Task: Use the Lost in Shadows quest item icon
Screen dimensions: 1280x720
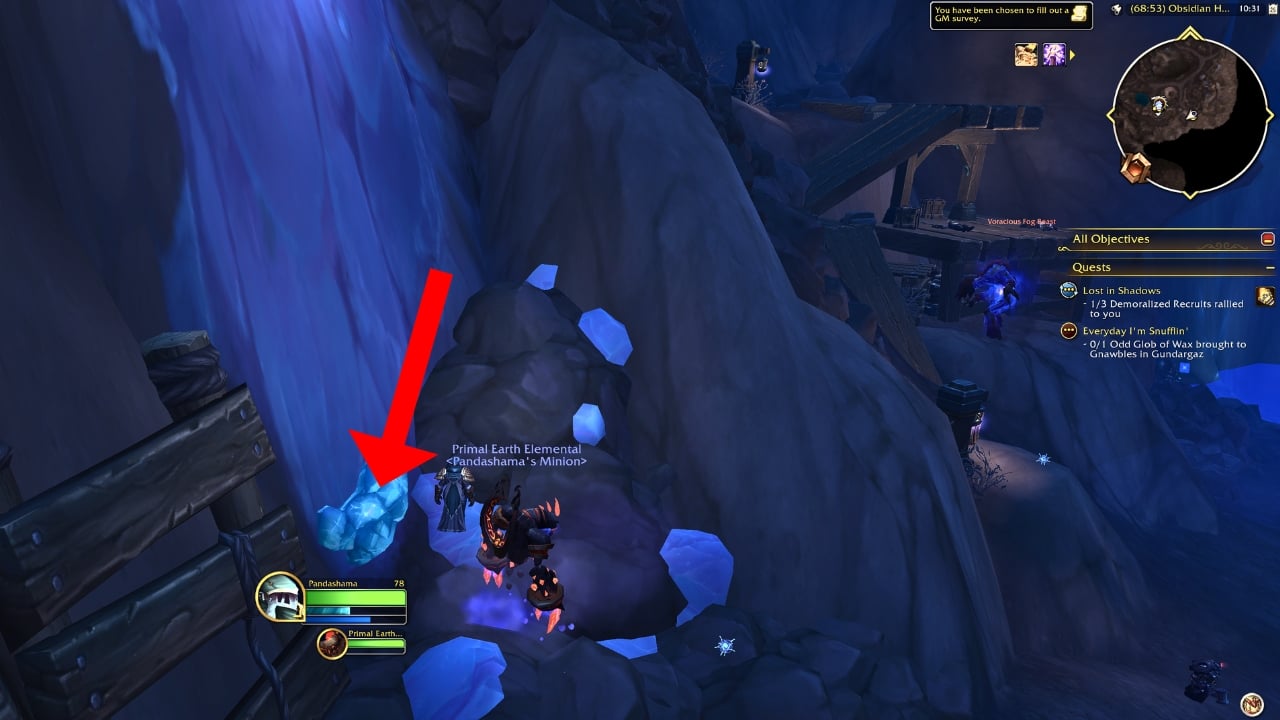Action: pyautogui.click(x=1266, y=297)
